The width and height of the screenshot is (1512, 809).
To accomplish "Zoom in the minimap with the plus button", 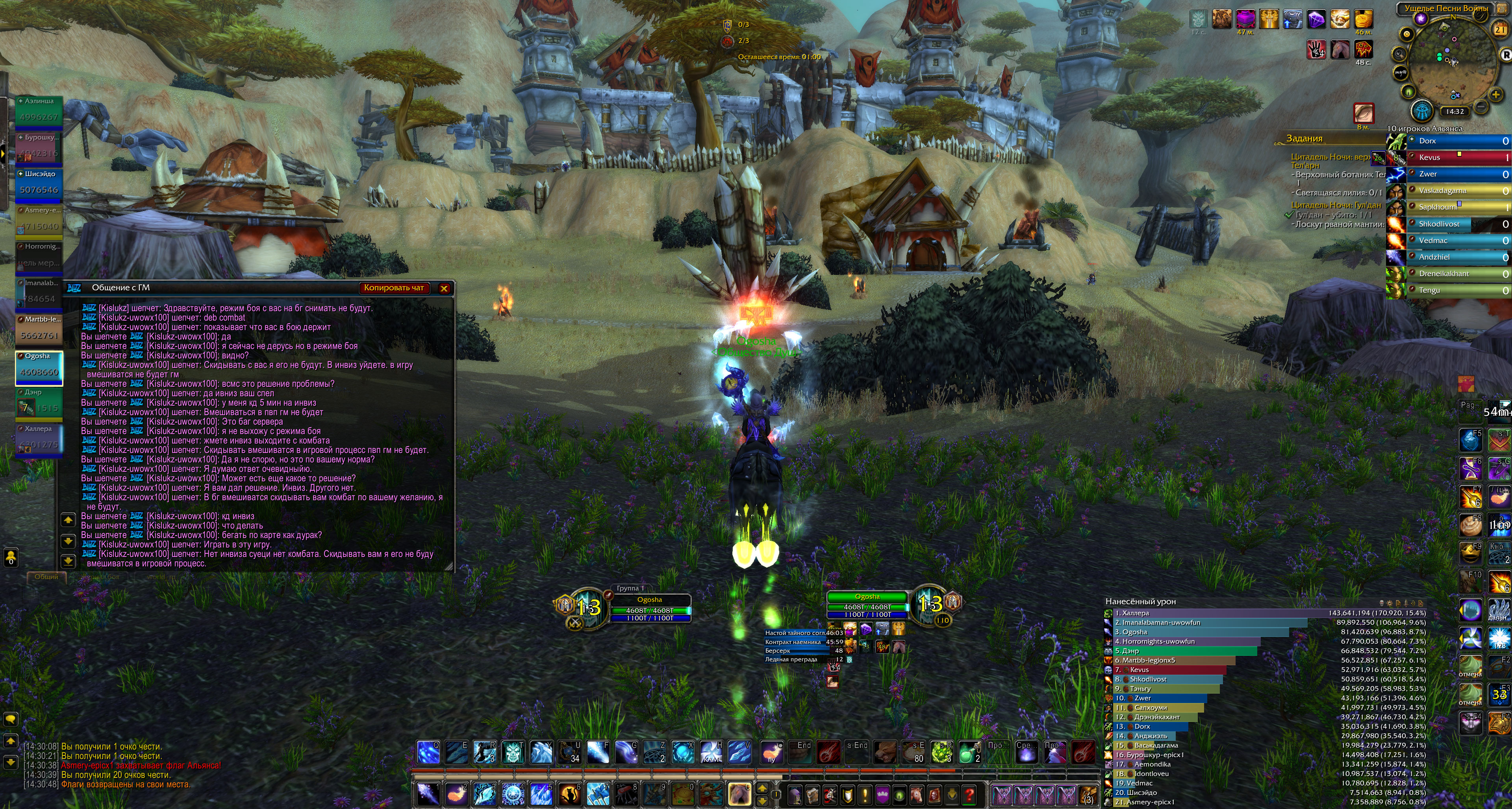I will click(1495, 94).
